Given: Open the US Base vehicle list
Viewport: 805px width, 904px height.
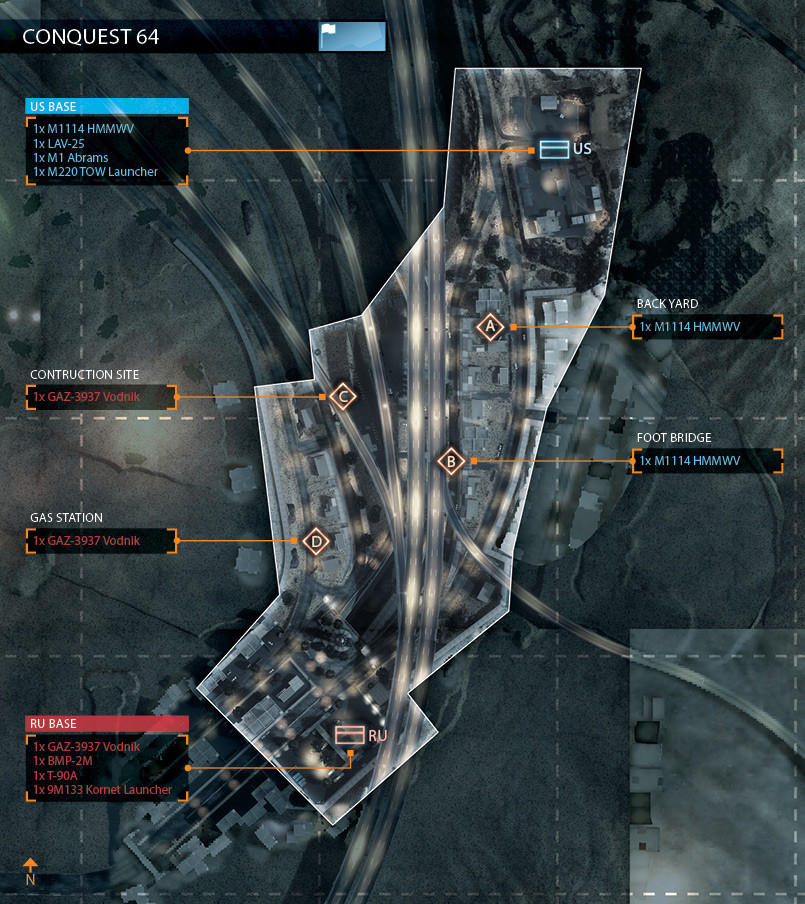Looking at the screenshot, I should point(107,150).
